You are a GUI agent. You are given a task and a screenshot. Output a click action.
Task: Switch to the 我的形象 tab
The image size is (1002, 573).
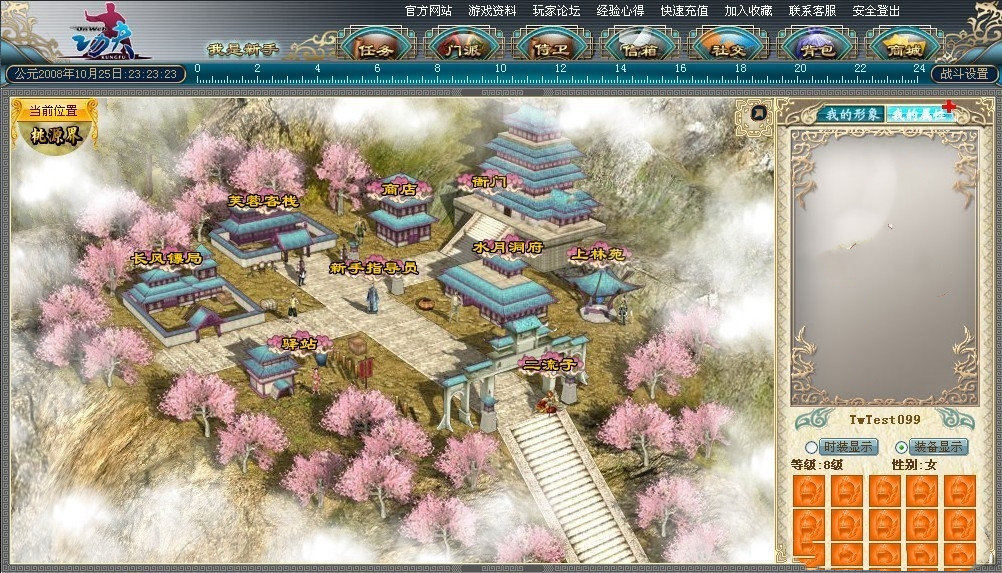click(848, 114)
